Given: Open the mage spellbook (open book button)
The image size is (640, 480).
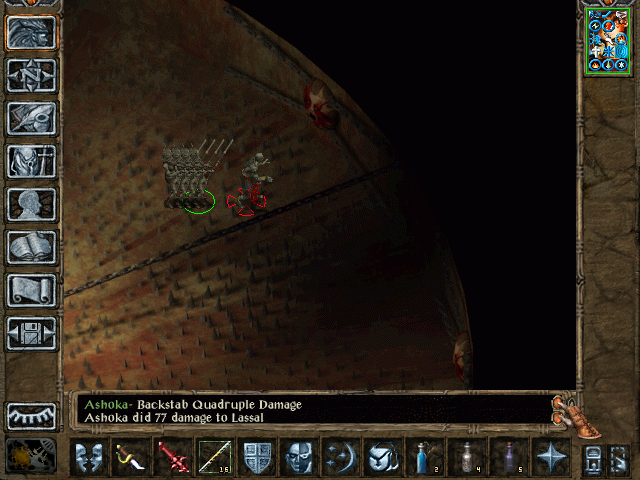Looking at the screenshot, I should tap(31, 247).
